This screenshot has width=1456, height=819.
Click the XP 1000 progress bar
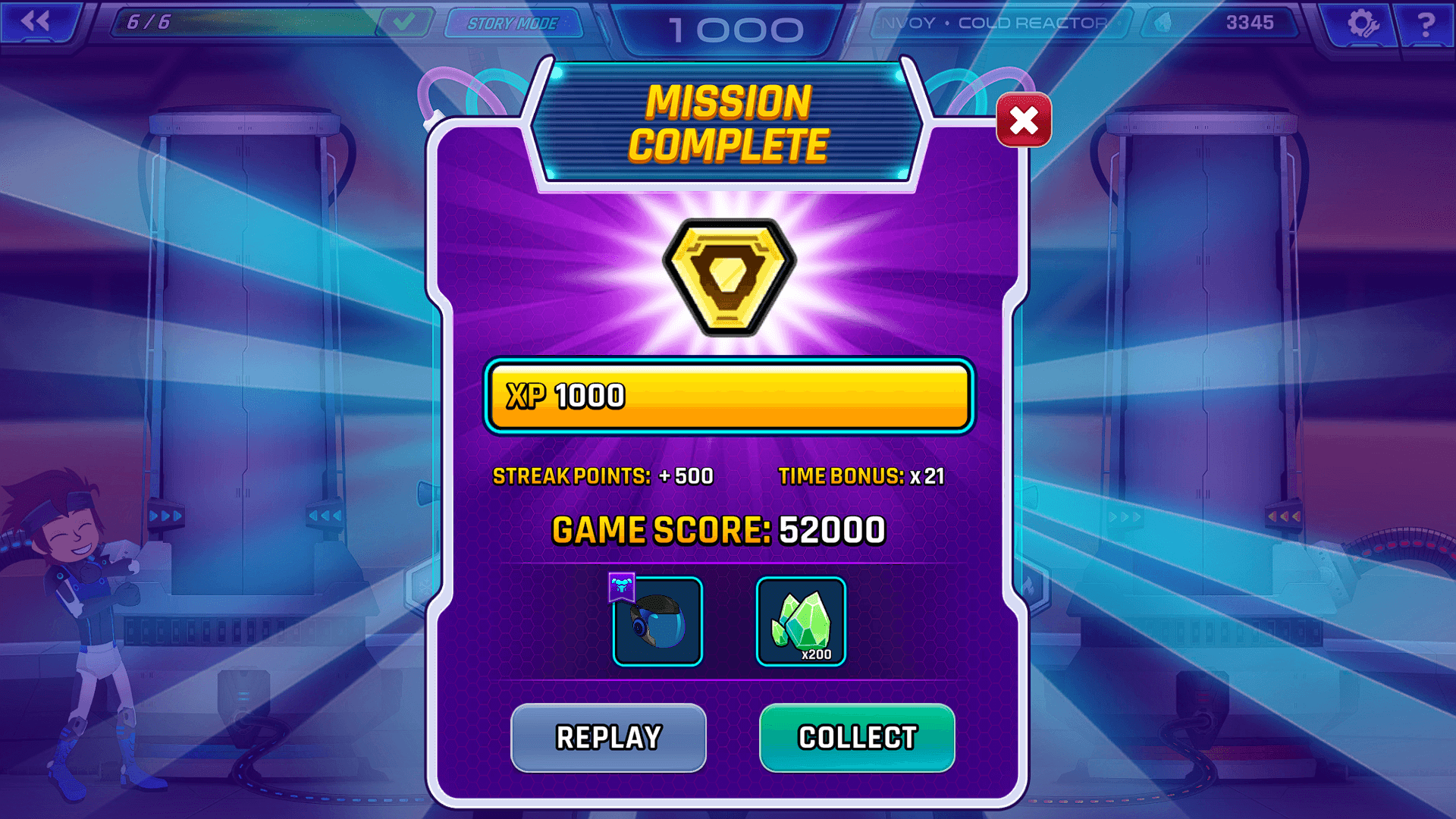coord(730,397)
